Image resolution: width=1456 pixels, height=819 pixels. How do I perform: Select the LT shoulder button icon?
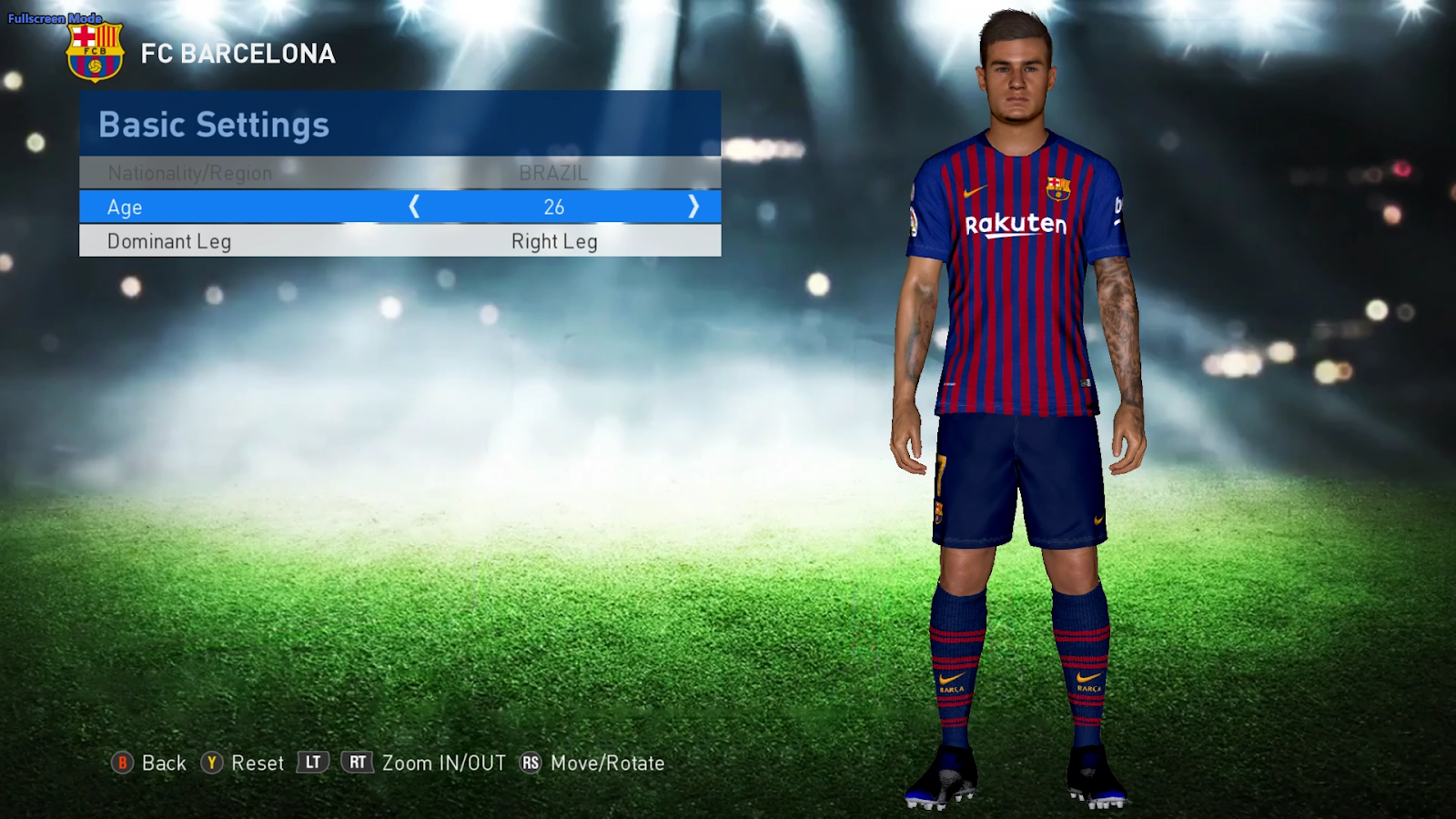[311, 763]
